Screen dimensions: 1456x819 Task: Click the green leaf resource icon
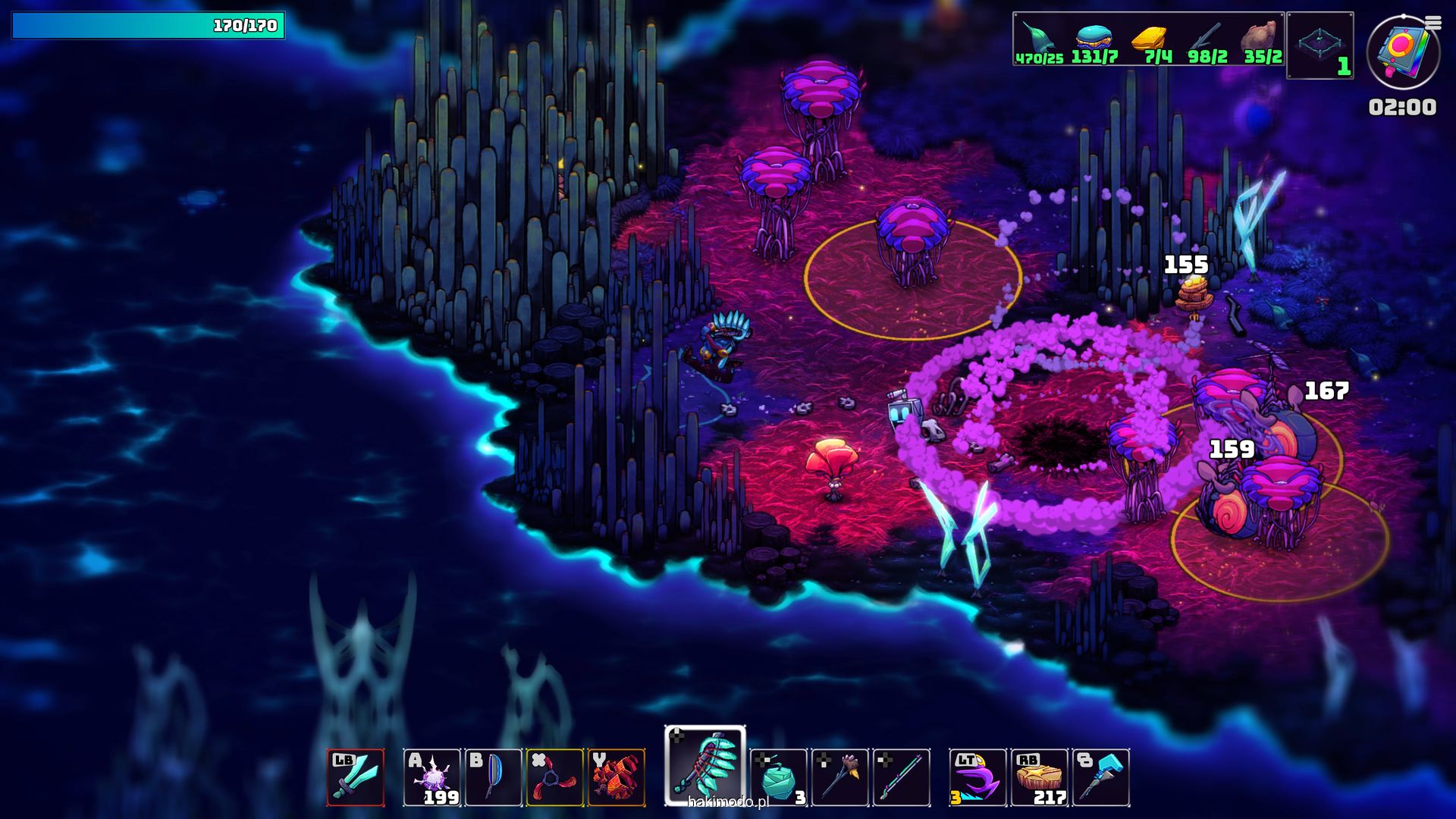[x=1037, y=38]
